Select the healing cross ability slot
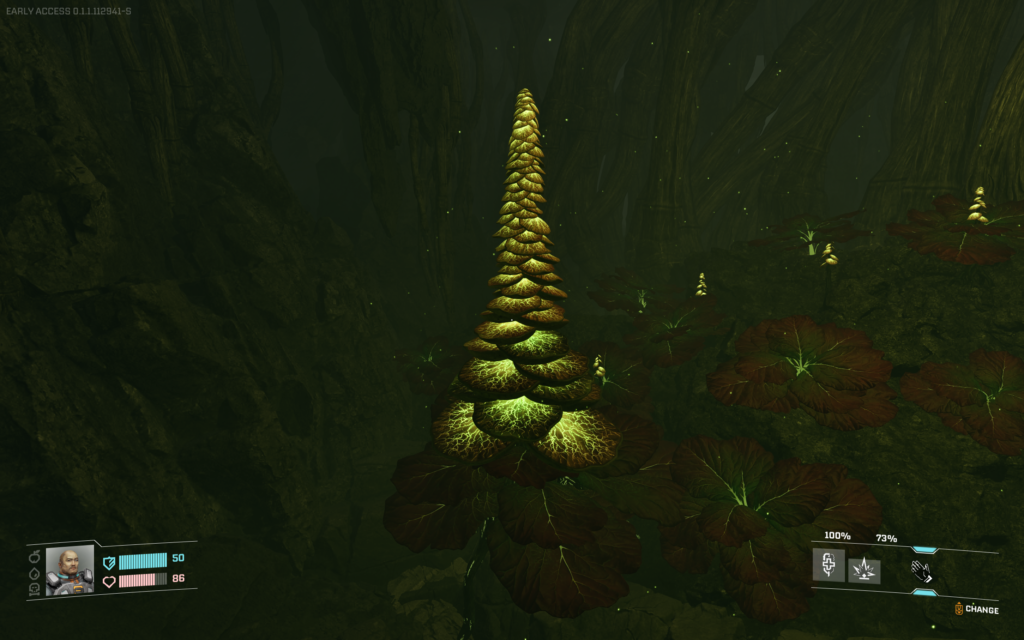Image resolution: width=1024 pixels, height=640 pixels. 830,565
